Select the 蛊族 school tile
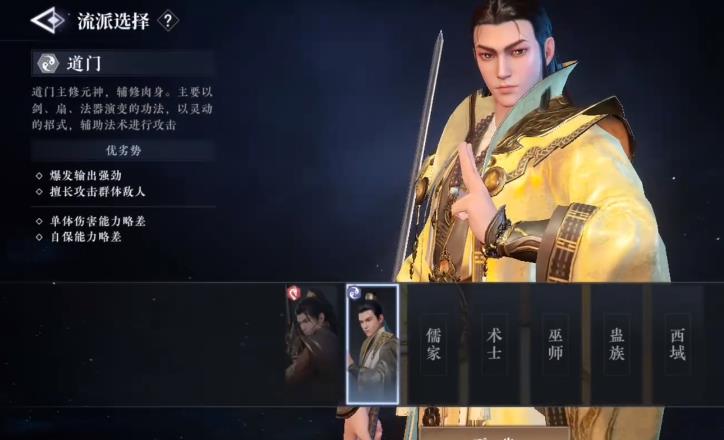 617,343
